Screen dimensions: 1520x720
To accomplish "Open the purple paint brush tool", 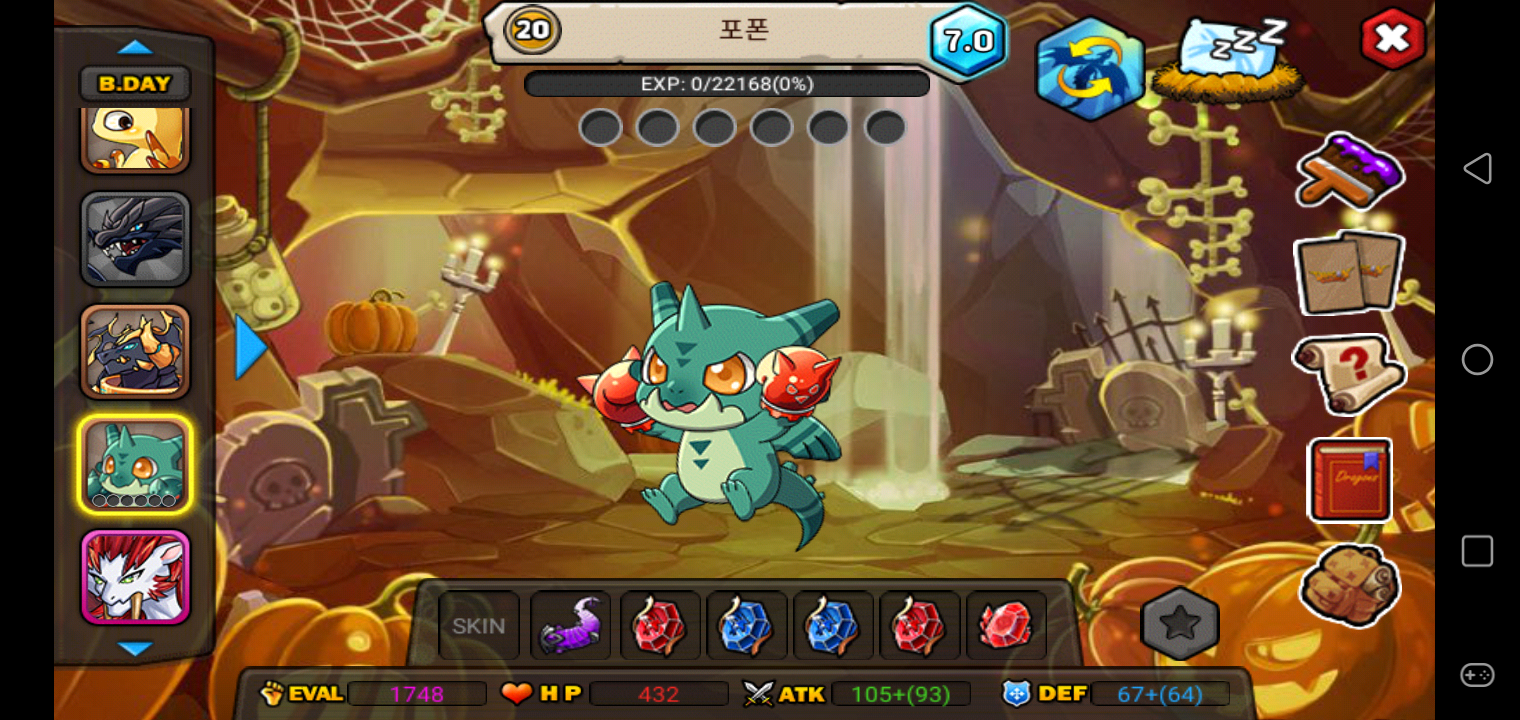I will (x=1349, y=172).
